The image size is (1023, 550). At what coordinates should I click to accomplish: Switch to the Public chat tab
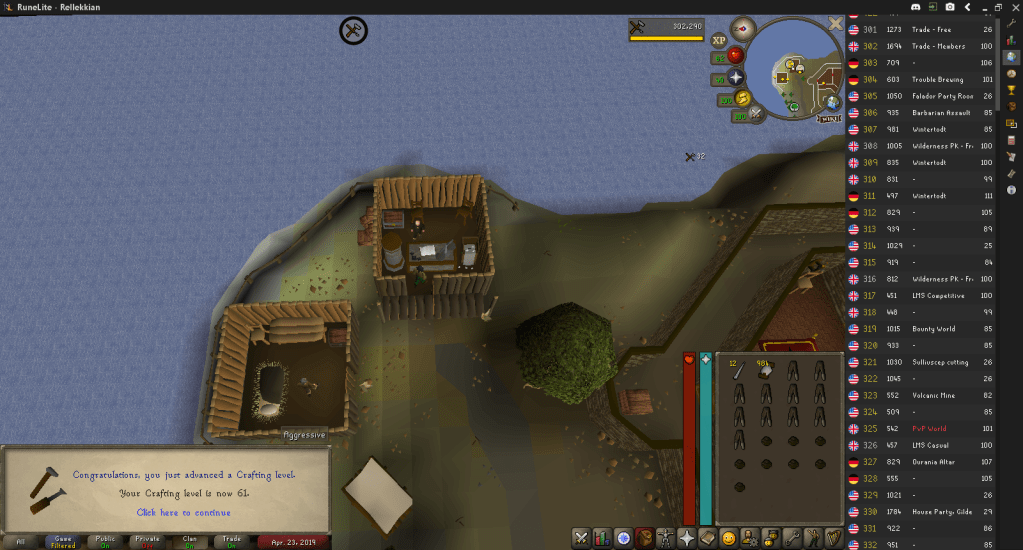[x=105, y=542]
